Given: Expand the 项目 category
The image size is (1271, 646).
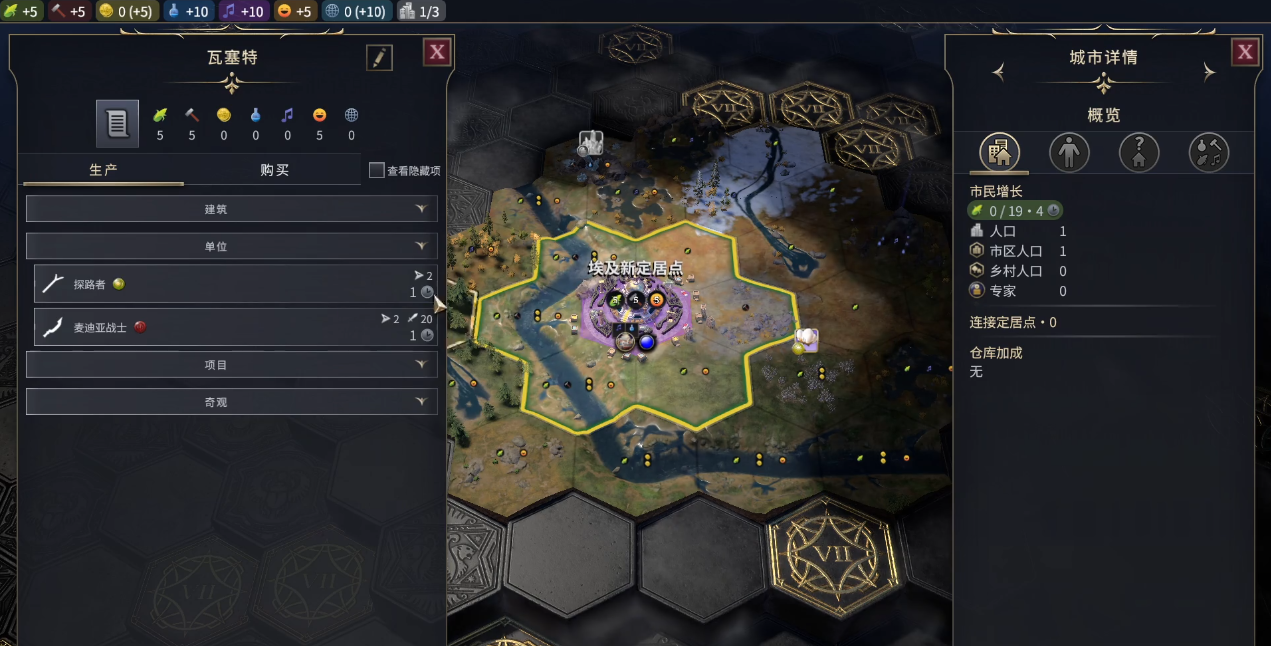Looking at the screenshot, I should [x=231, y=365].
